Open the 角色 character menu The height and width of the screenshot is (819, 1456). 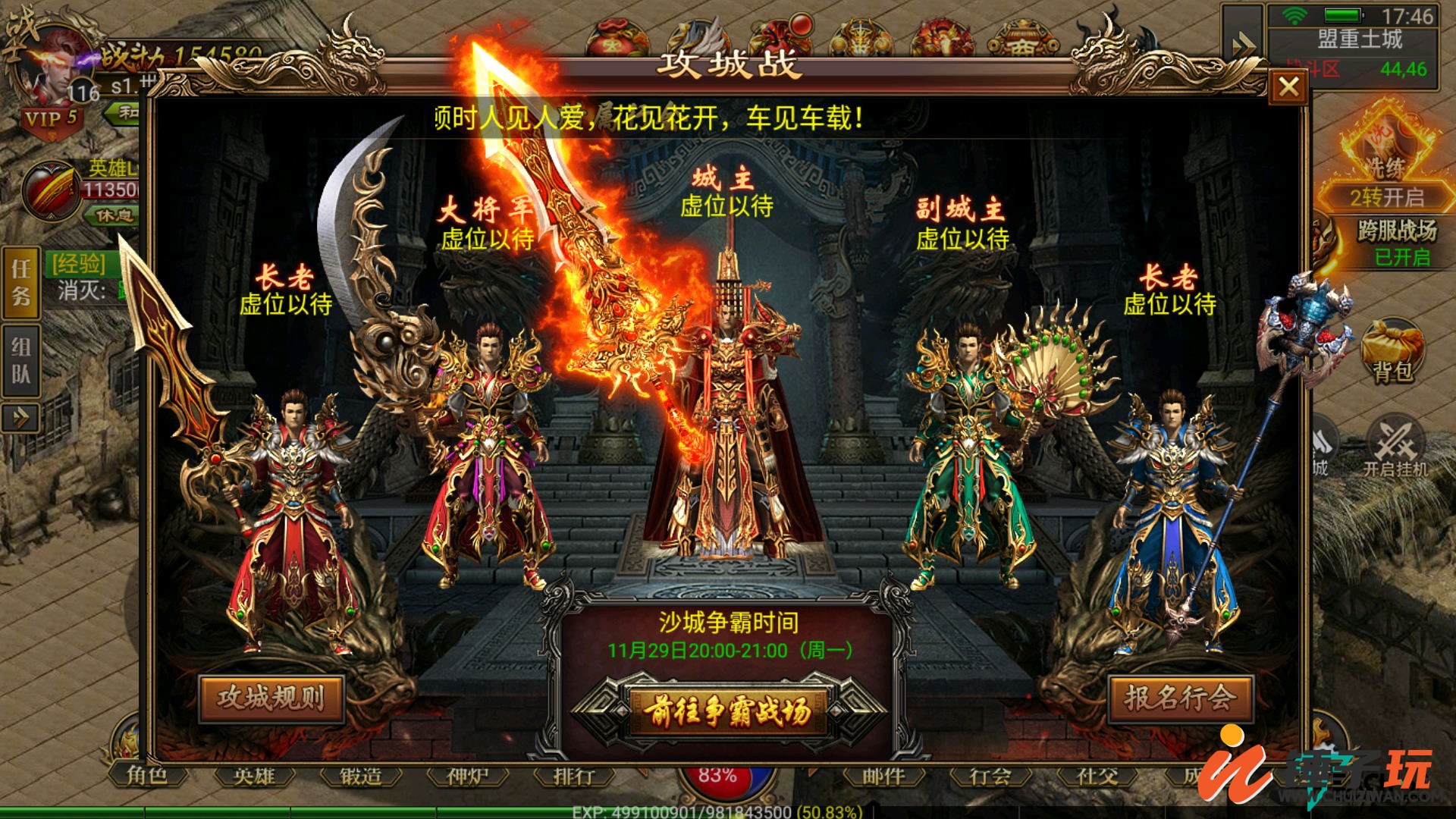[x=147, y=774]
